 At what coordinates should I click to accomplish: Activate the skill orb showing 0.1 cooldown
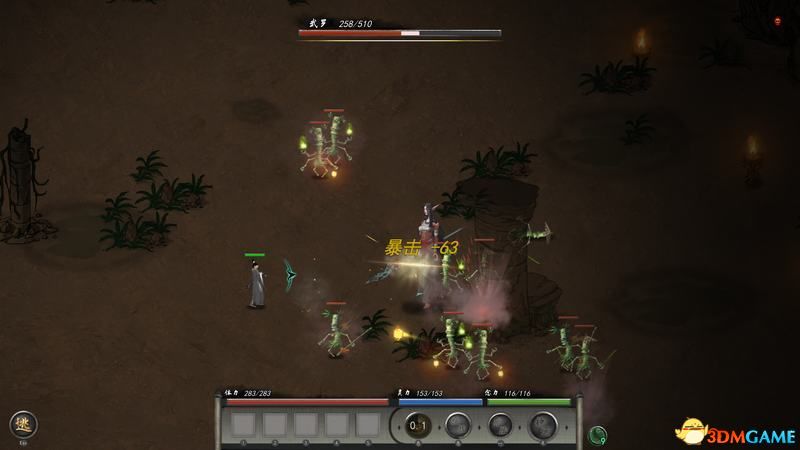tap(419, 425)
